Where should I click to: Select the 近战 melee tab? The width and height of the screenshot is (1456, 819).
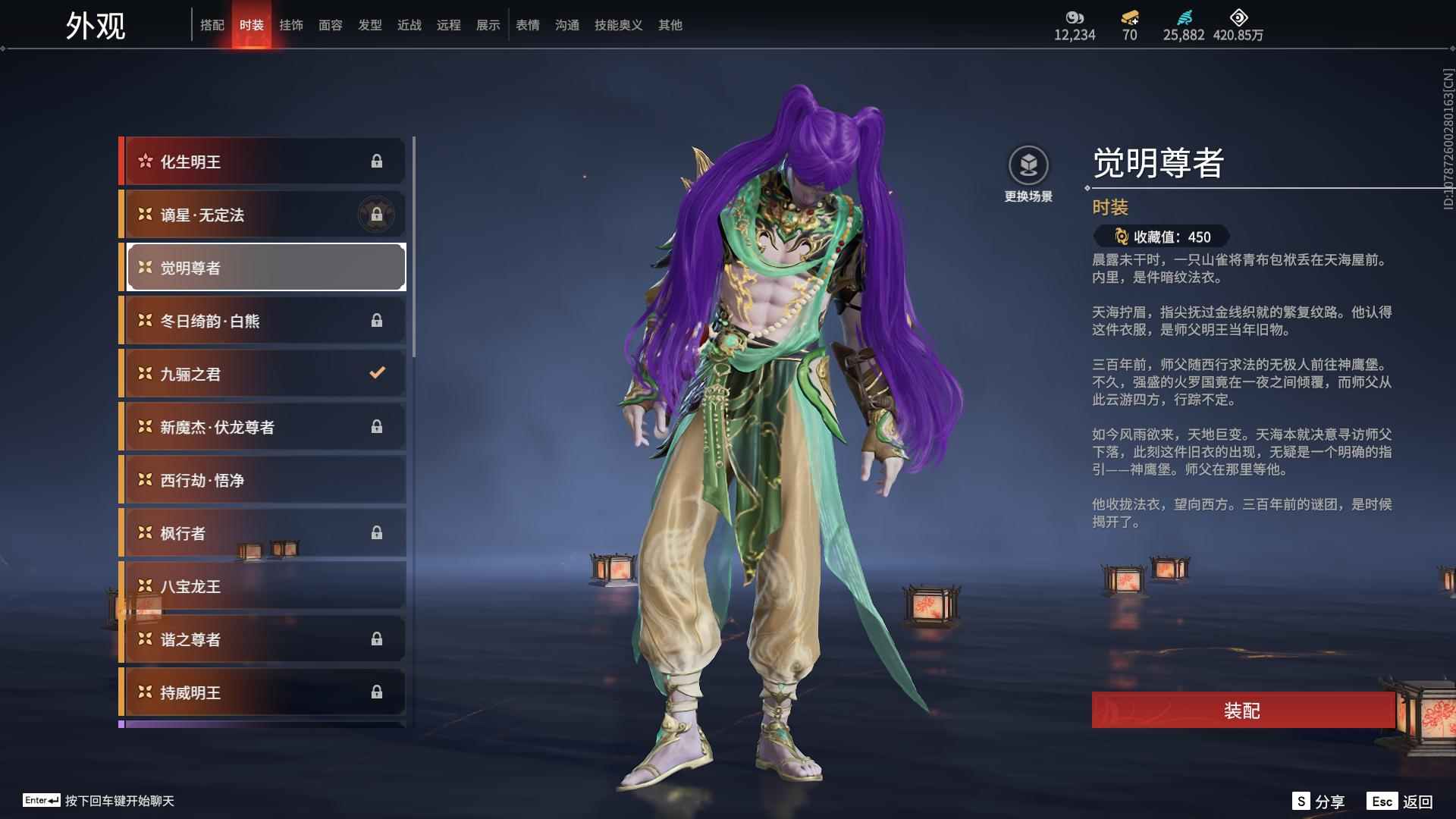tap(409, 25)
